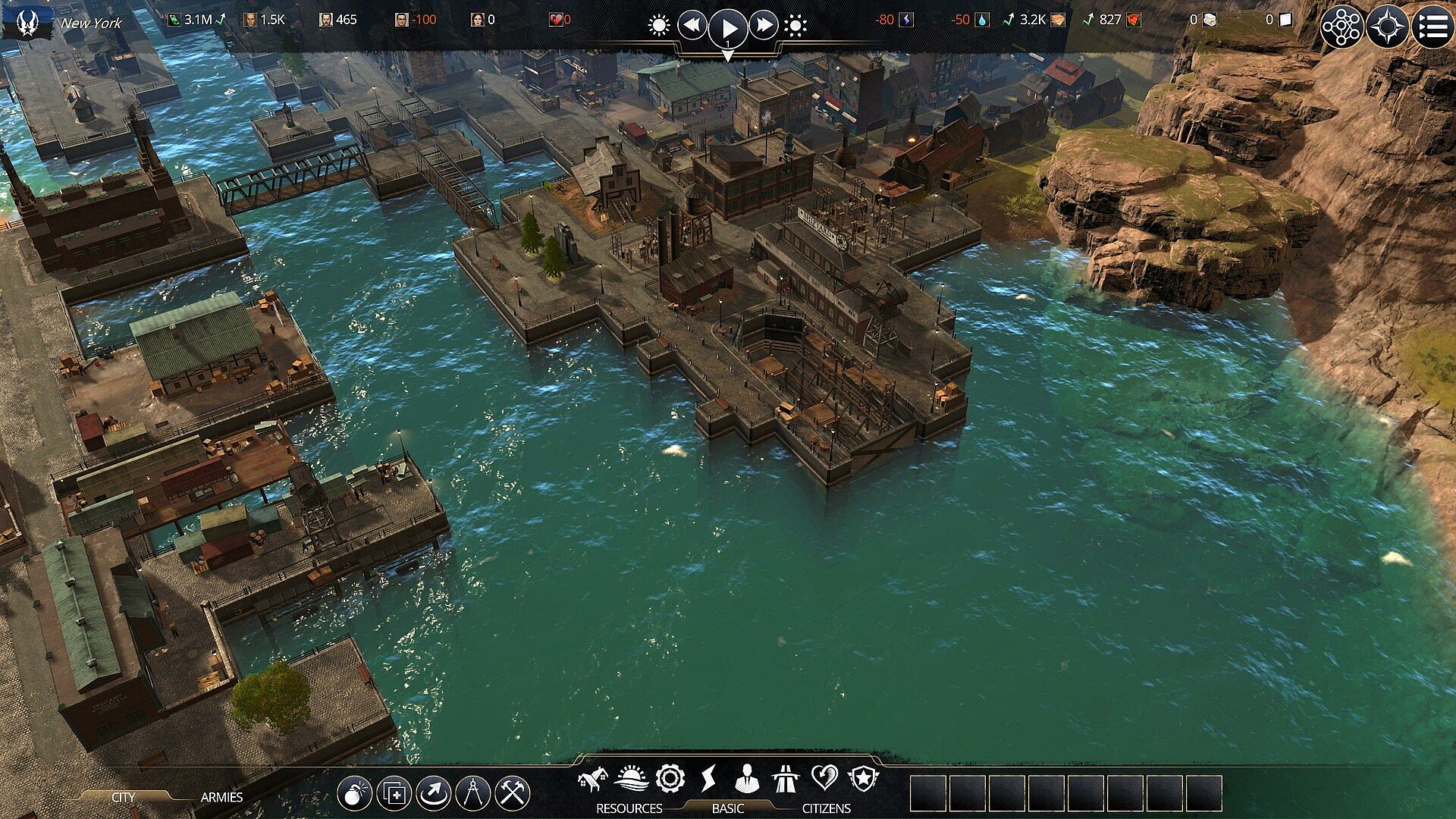Show the Armies view
The width and height of the screenshot is (1456, 819).
coord(221,797)
